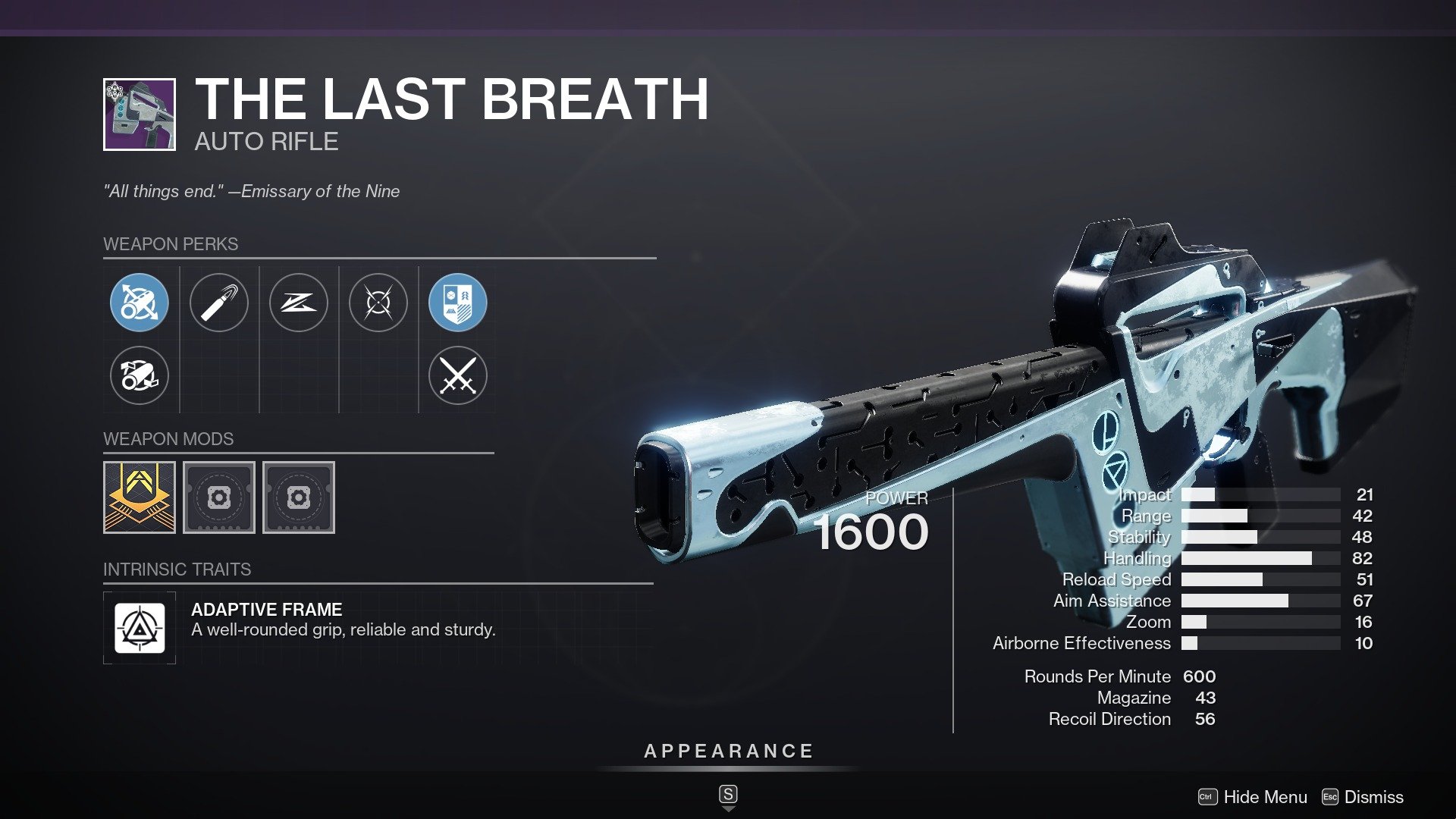This screenshot has width=1456, height=819.
Task: Select the Zen Moment trait perk
Action: coord(299,303)
